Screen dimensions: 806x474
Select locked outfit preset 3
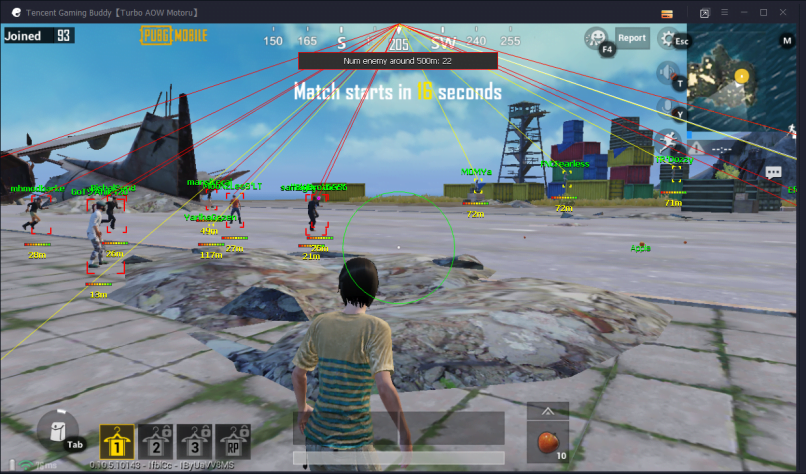pyautogui.click(x=194, y=440)
